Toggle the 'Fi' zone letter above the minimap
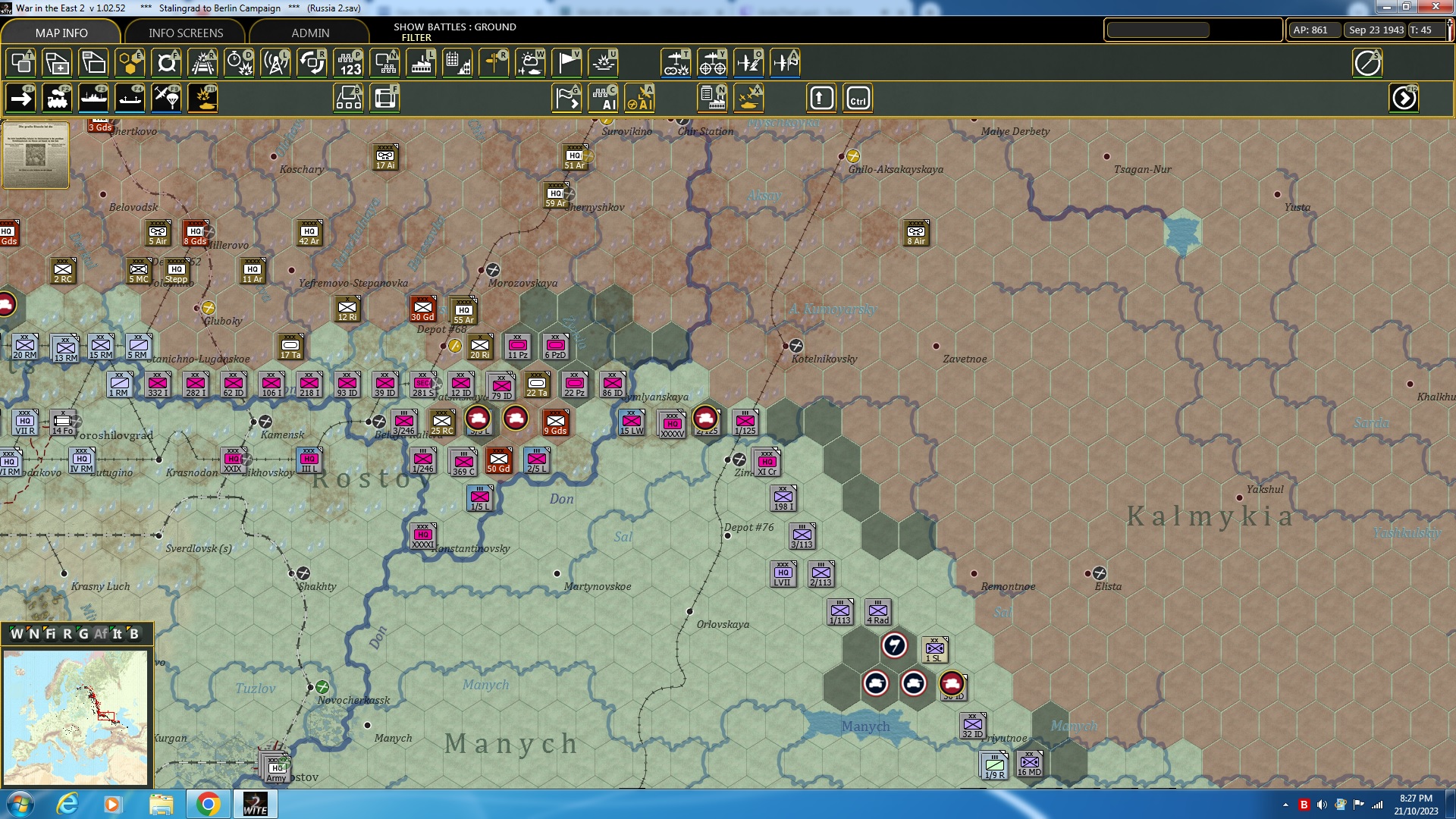1456x819 pixels. point(51,634)
